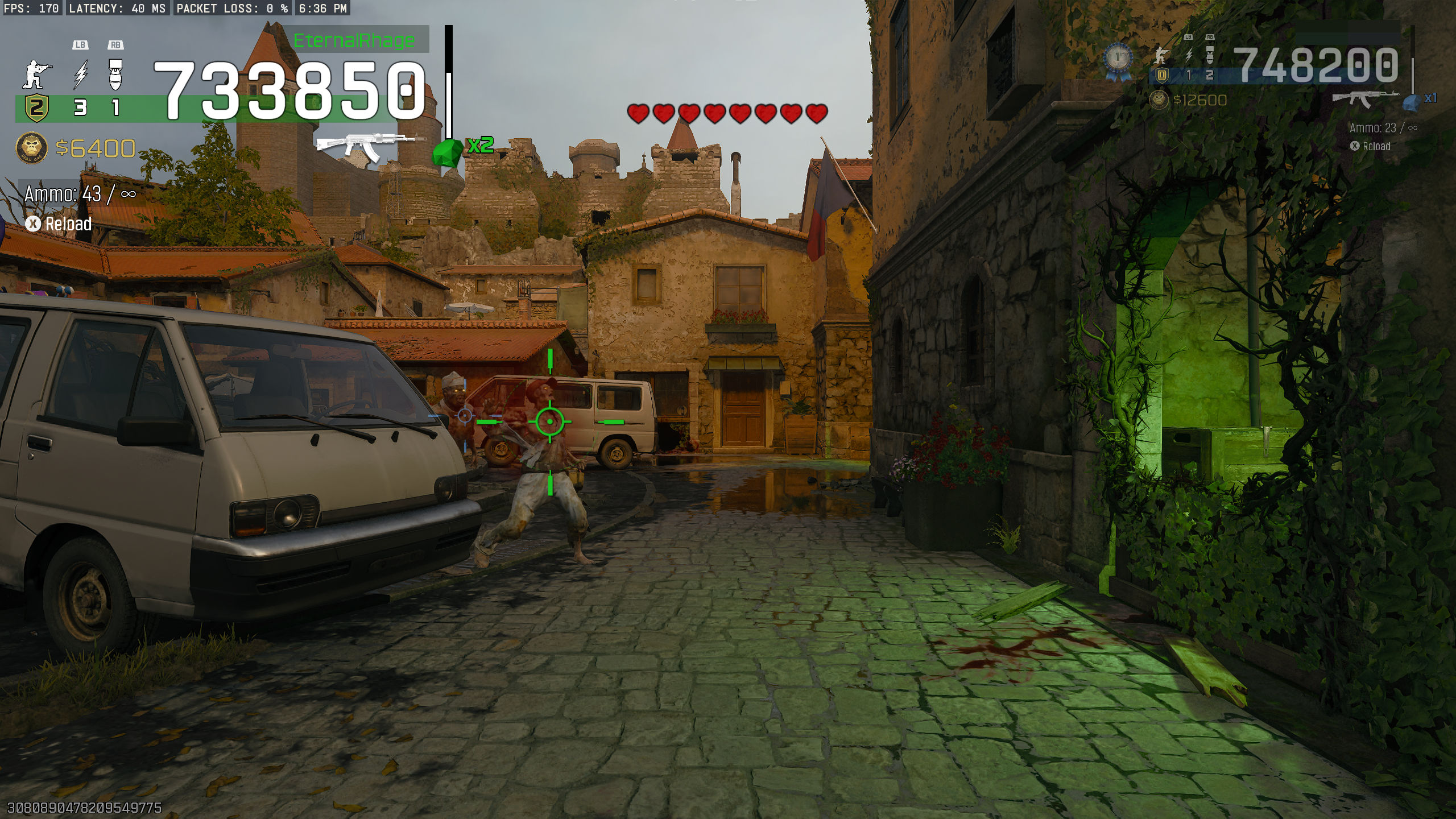Click the gold rank shield showing 2
Image resolution: width=1456 pixels, height=819 pixels.
36,107
